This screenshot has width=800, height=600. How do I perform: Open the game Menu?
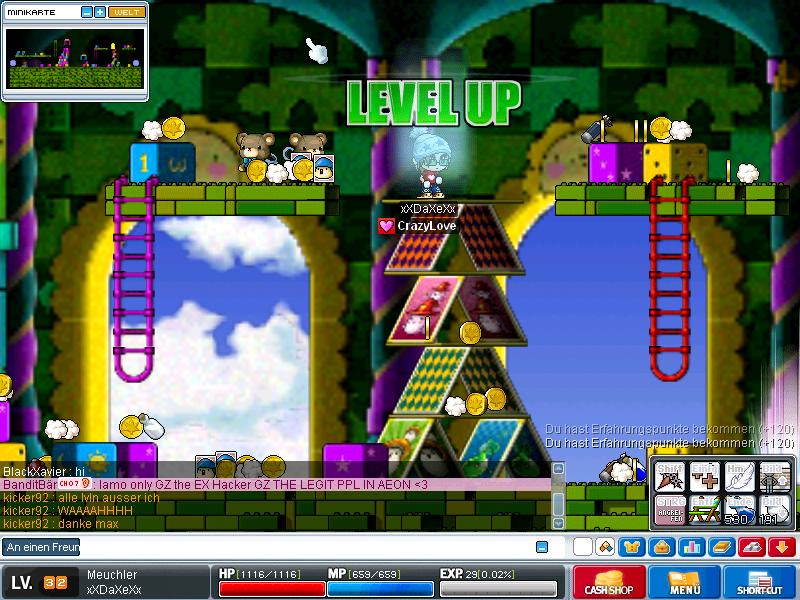click(685, 583)
